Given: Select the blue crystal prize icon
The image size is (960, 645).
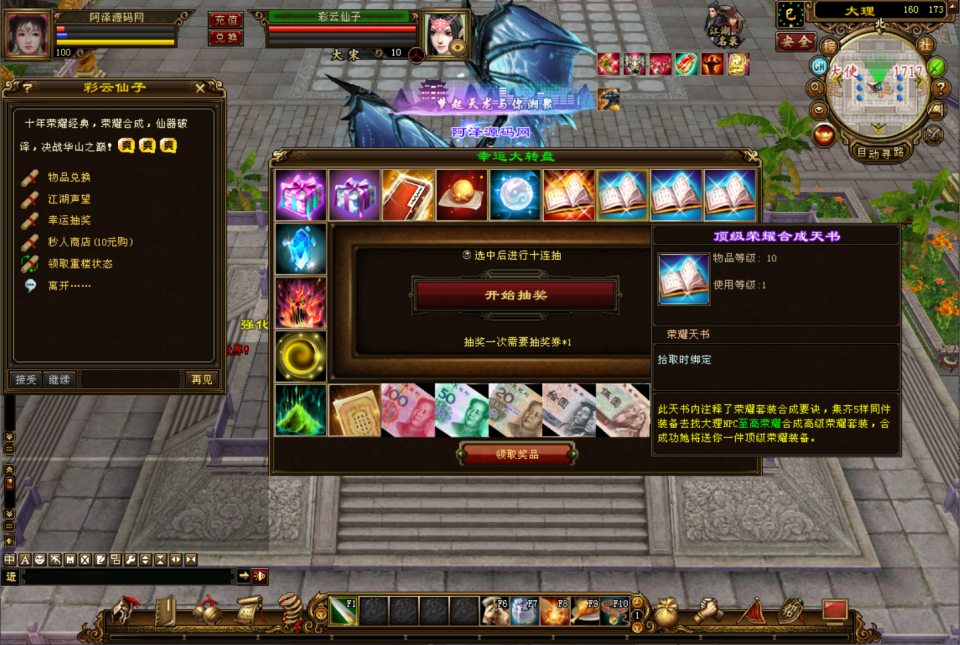Looking at the screenshot, I should pyautogui.click(x=301, y=248).
